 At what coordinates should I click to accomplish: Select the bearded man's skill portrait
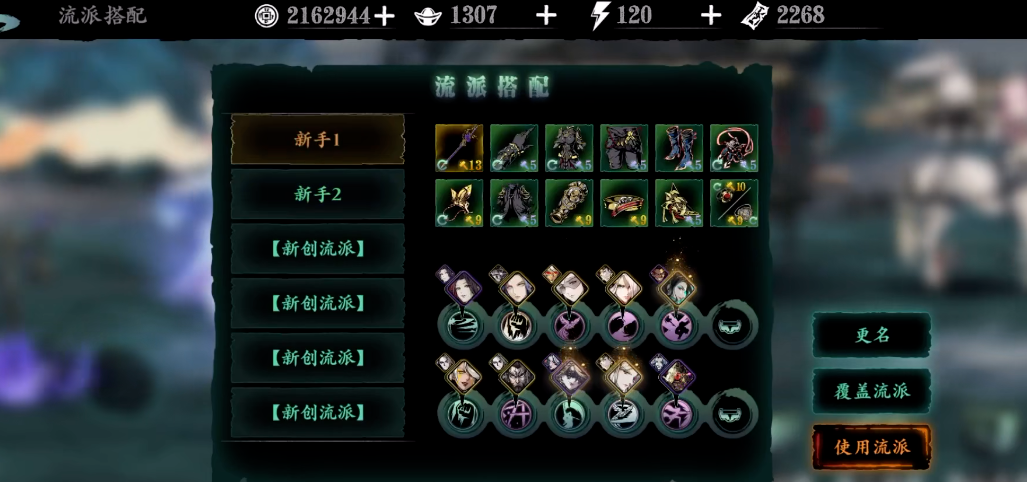516,378
